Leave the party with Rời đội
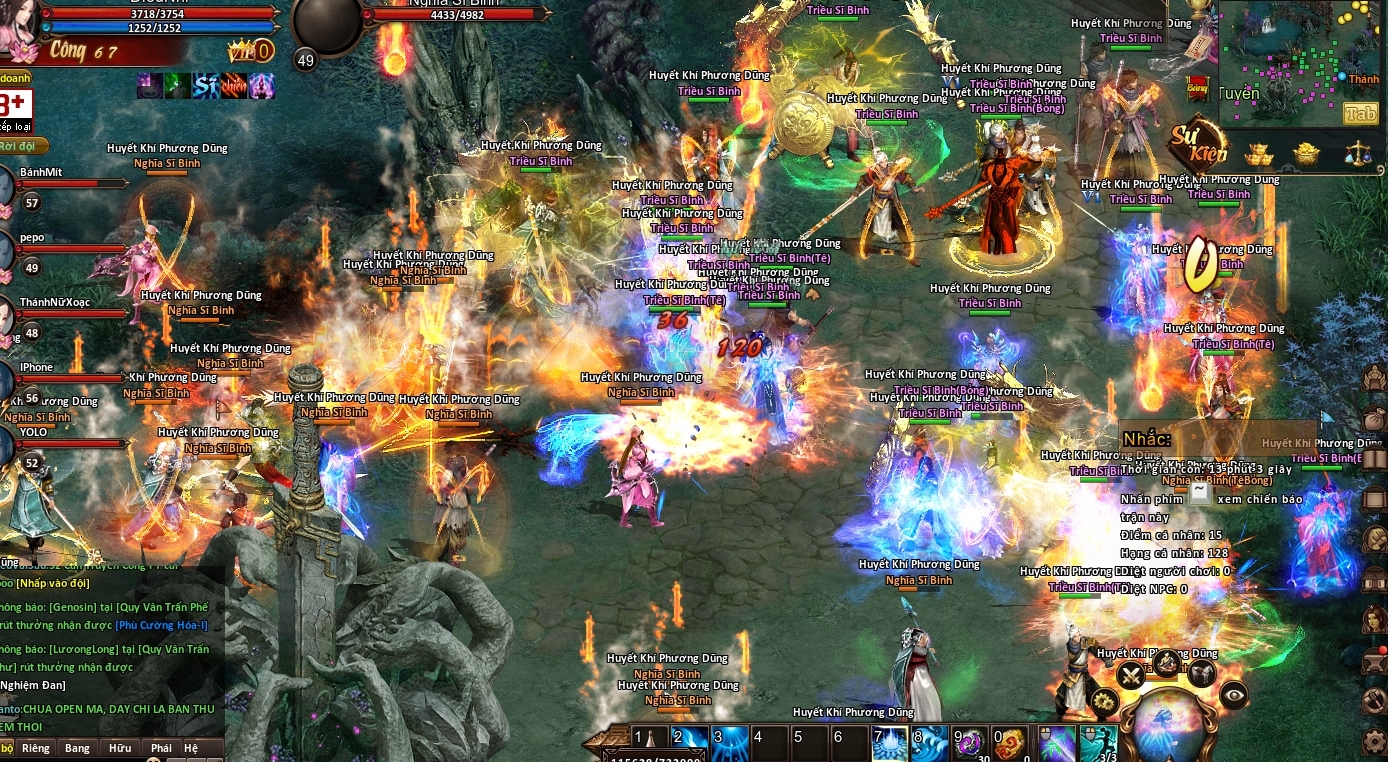1388x762 pixels. click(x=20, y=146)
